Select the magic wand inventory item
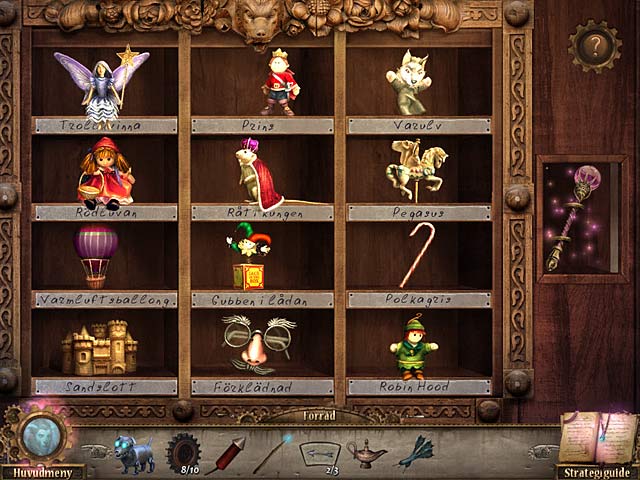 click(272, 452)
